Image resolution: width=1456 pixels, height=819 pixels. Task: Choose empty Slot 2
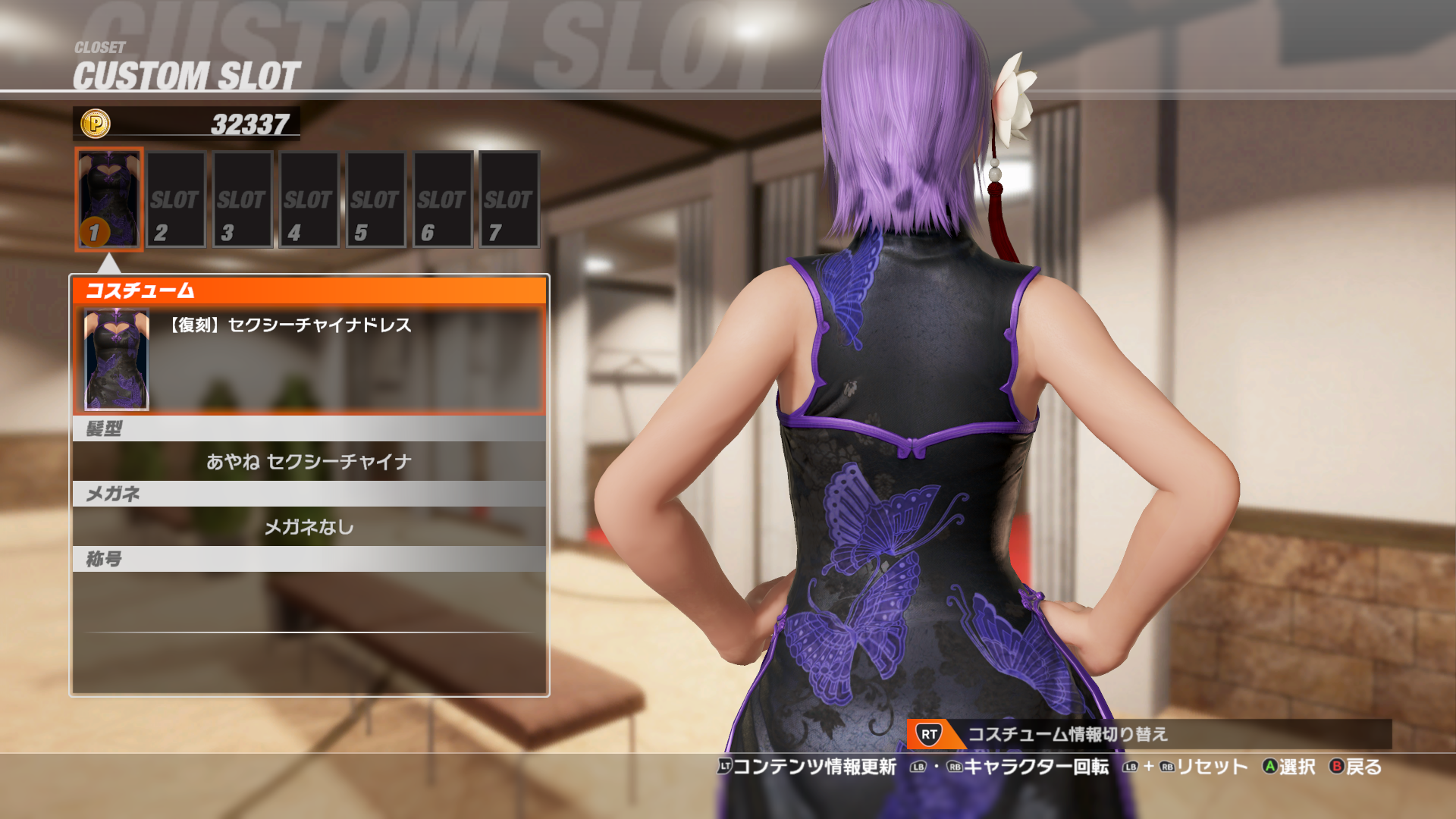(x=176, y=199)
